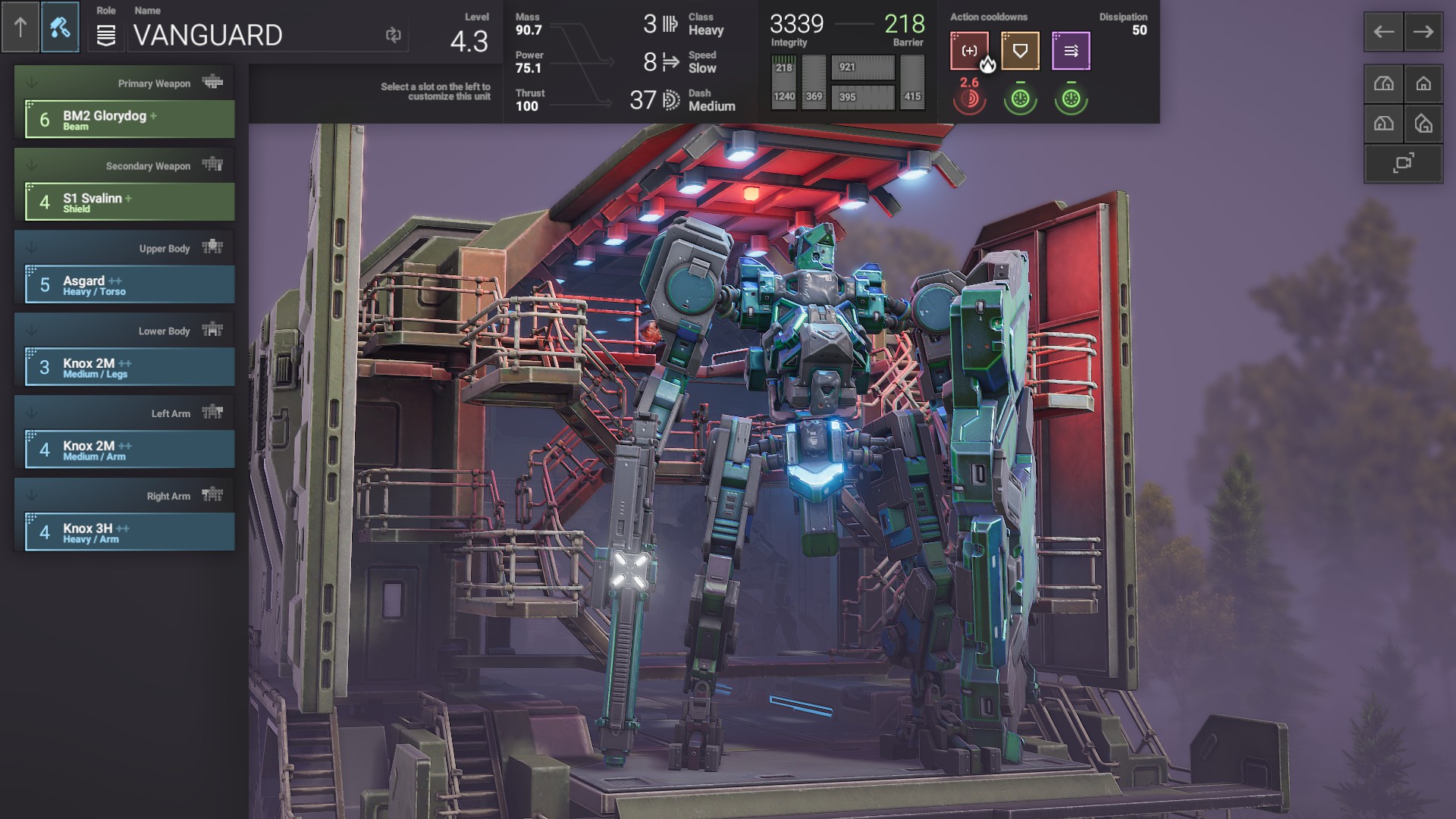Select the S1 Svalinn shield slot

[x=130, y=202]
